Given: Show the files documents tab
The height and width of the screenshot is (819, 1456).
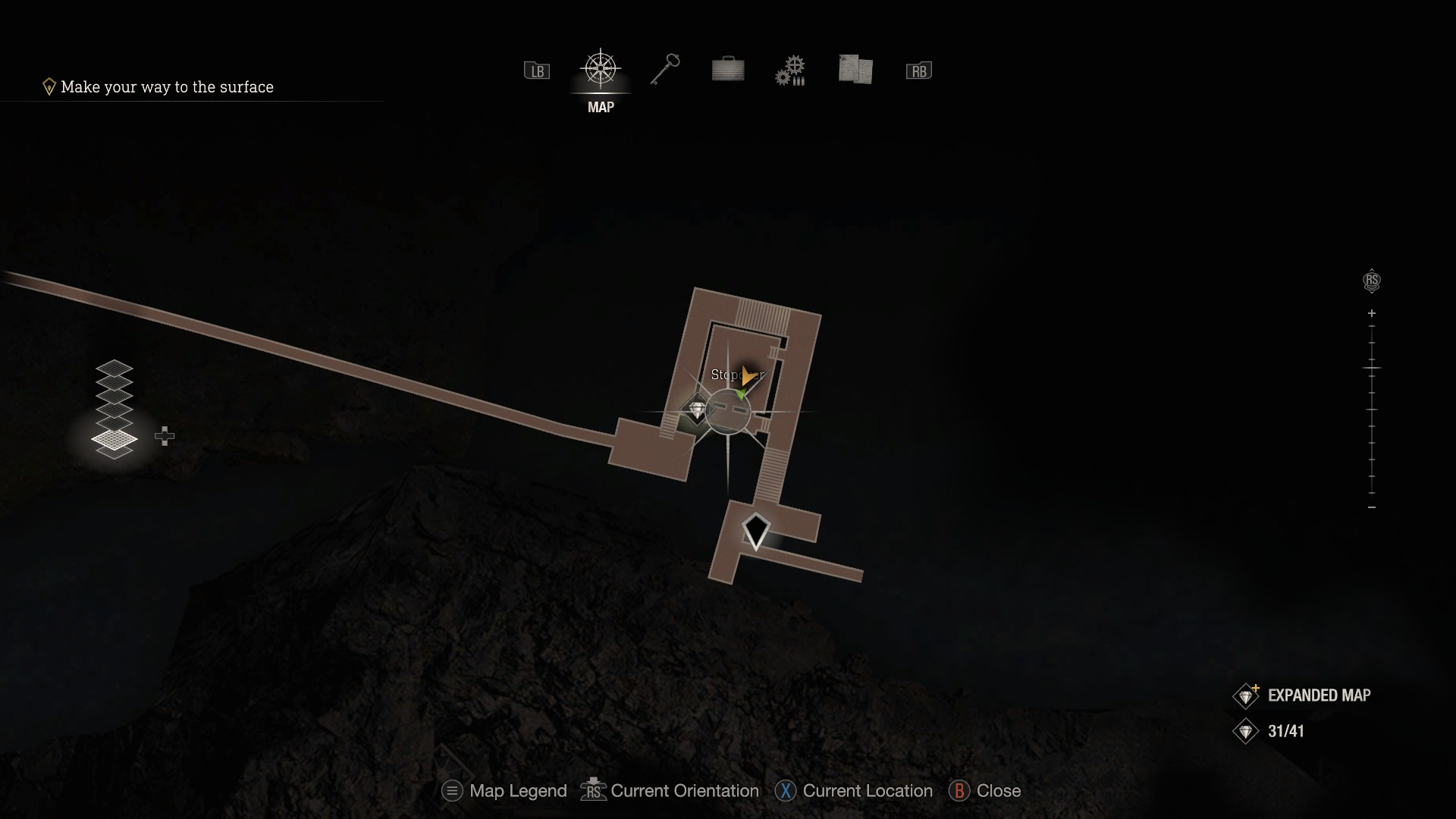Looking at the screenshot, I should [x=855, y=70].
